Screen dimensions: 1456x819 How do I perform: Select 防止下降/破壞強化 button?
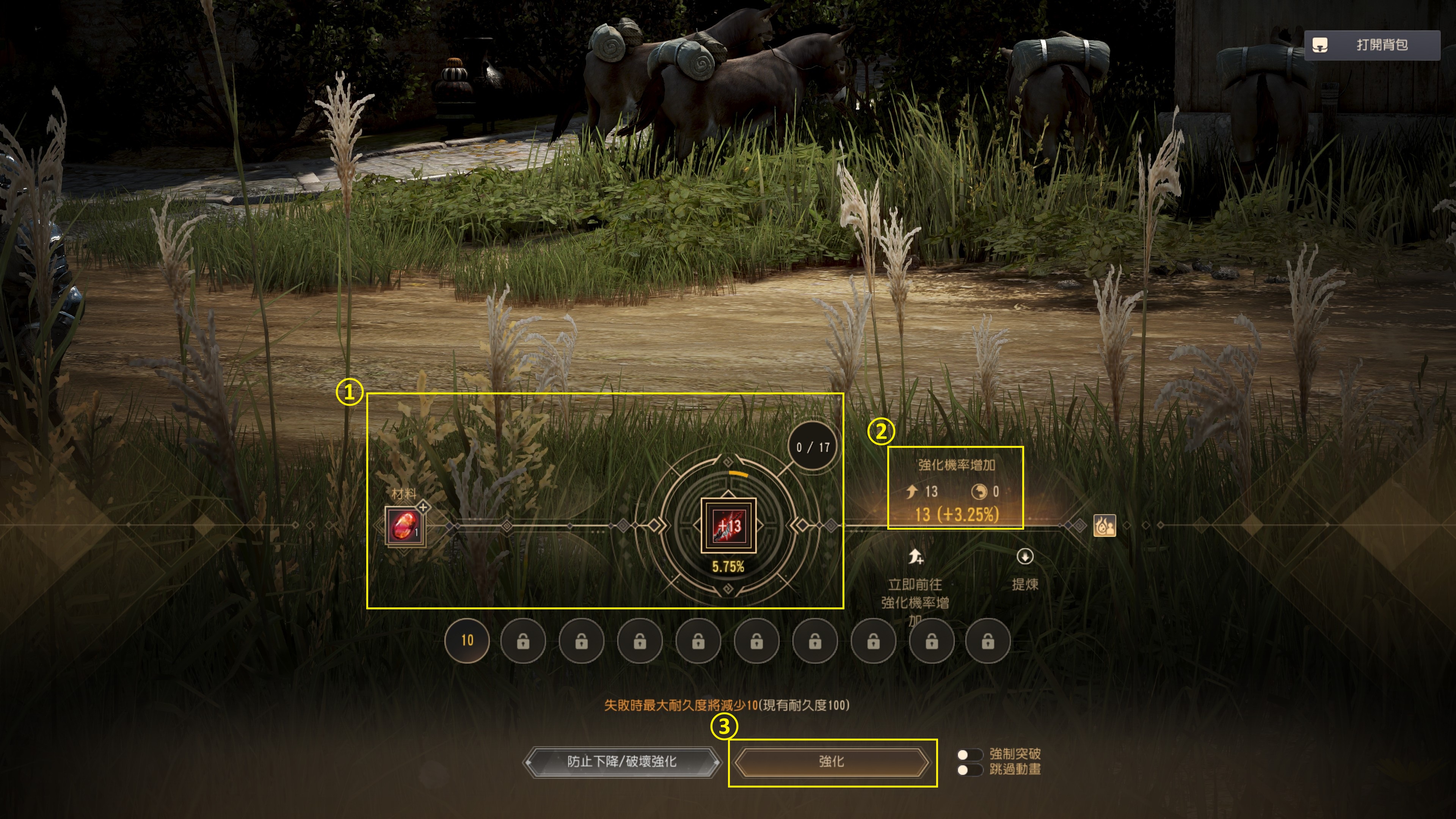622,762
